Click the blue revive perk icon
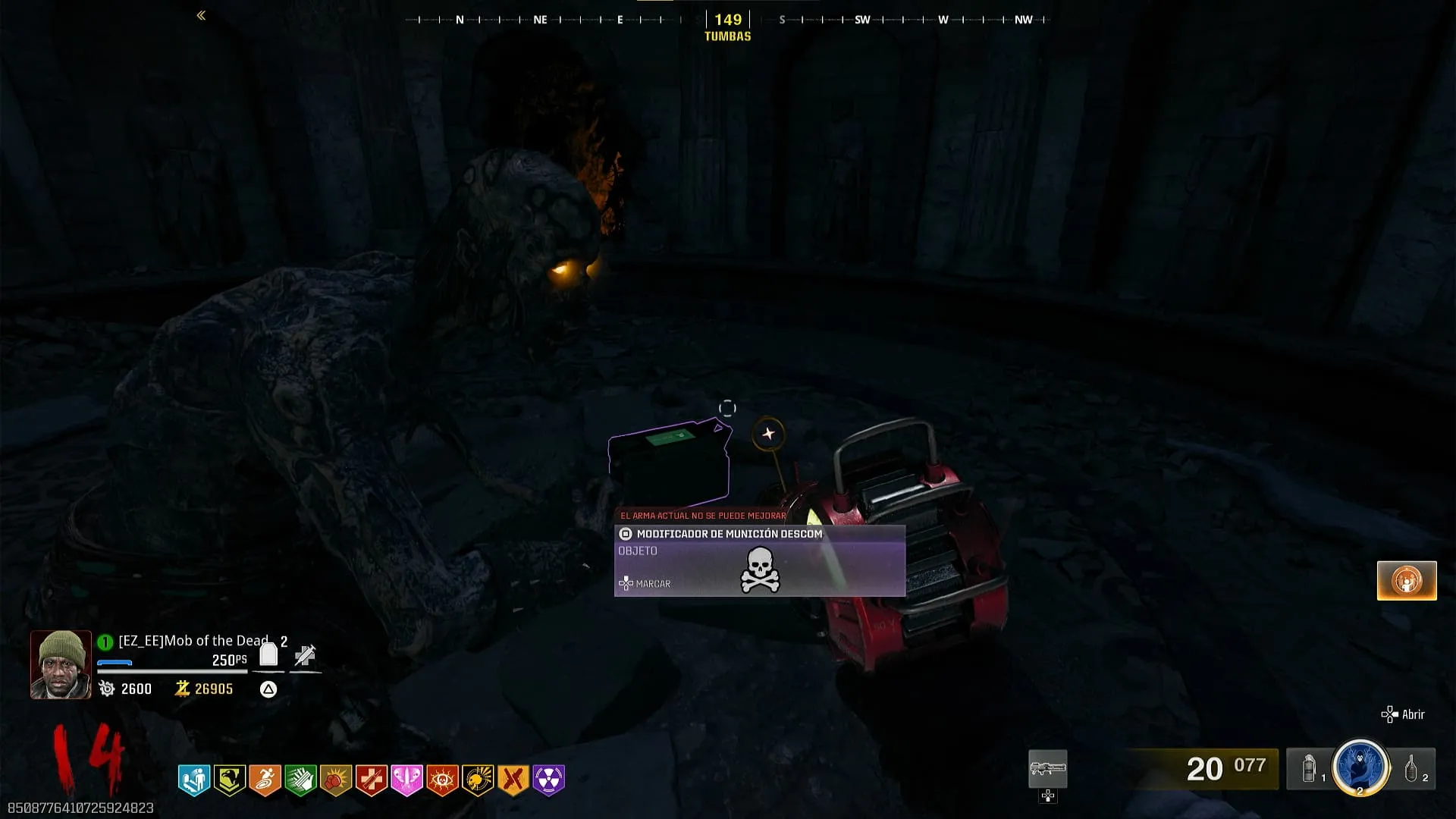The height and width of the screenshot is (819, 1456). (194, 780)
